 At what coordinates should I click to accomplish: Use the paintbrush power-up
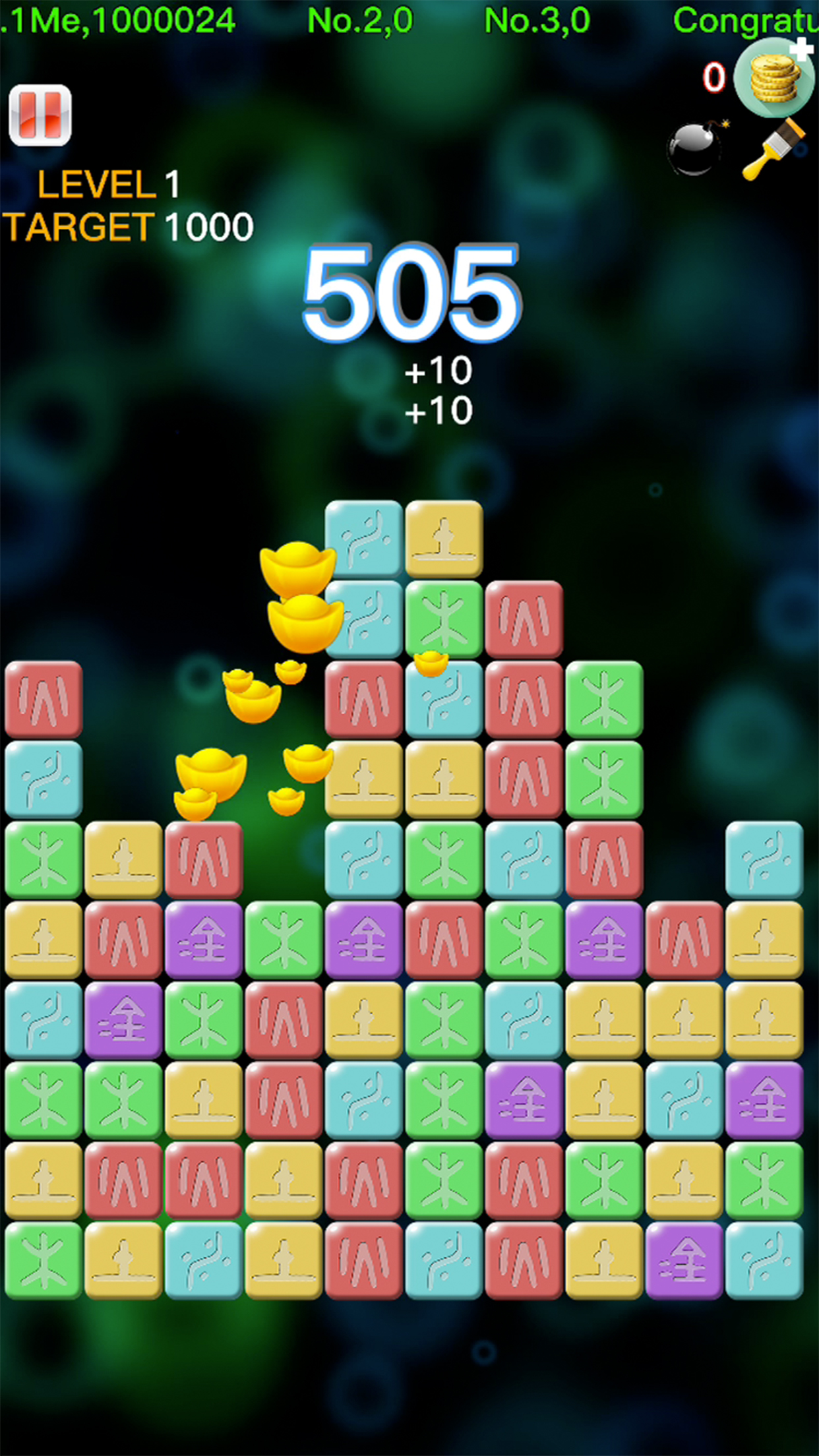pos(774,150)
